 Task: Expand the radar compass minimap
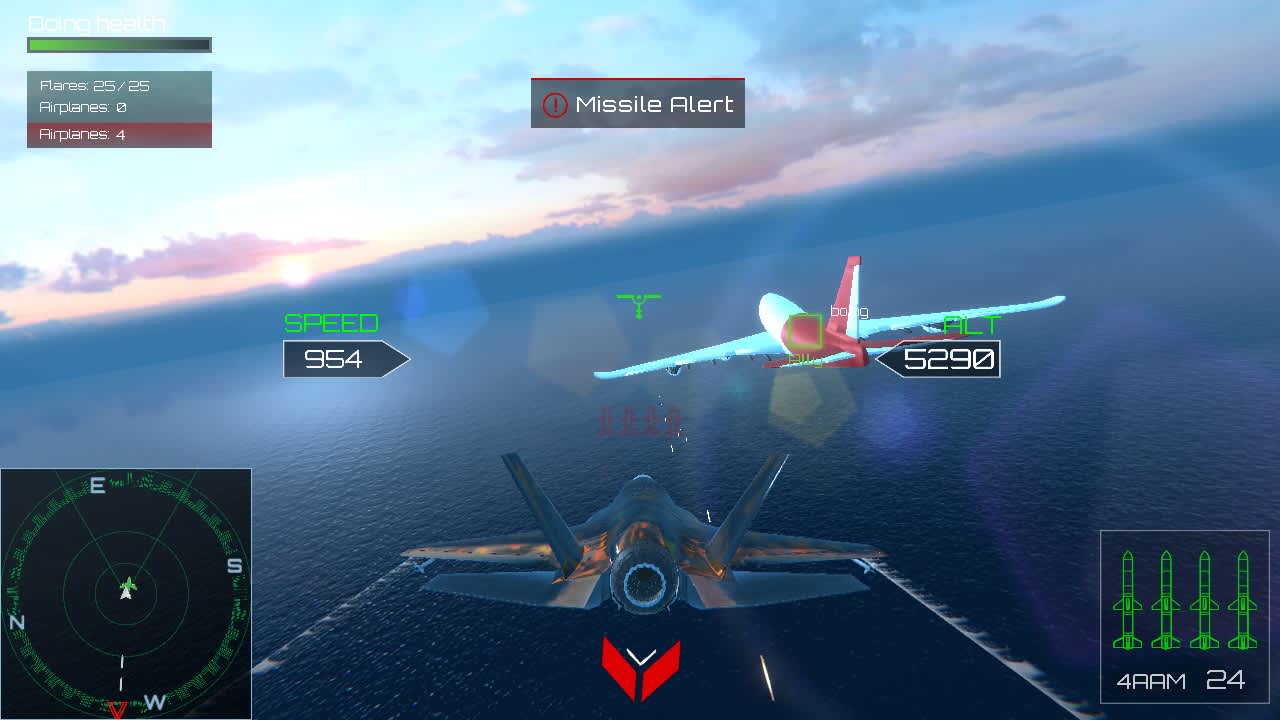click(125, 590)
